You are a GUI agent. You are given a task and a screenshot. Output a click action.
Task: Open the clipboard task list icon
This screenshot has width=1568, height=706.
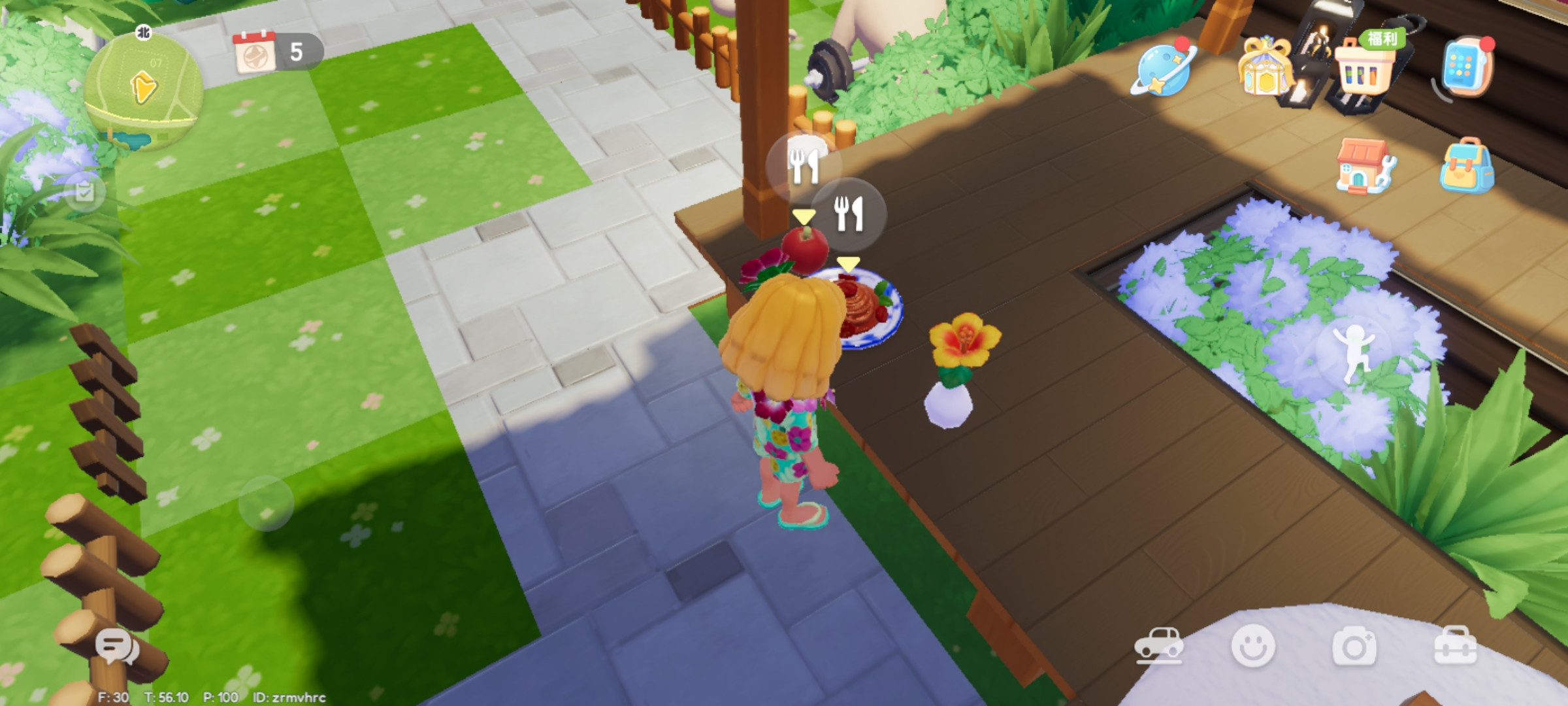pyautogui.click(x=84, y=192)
